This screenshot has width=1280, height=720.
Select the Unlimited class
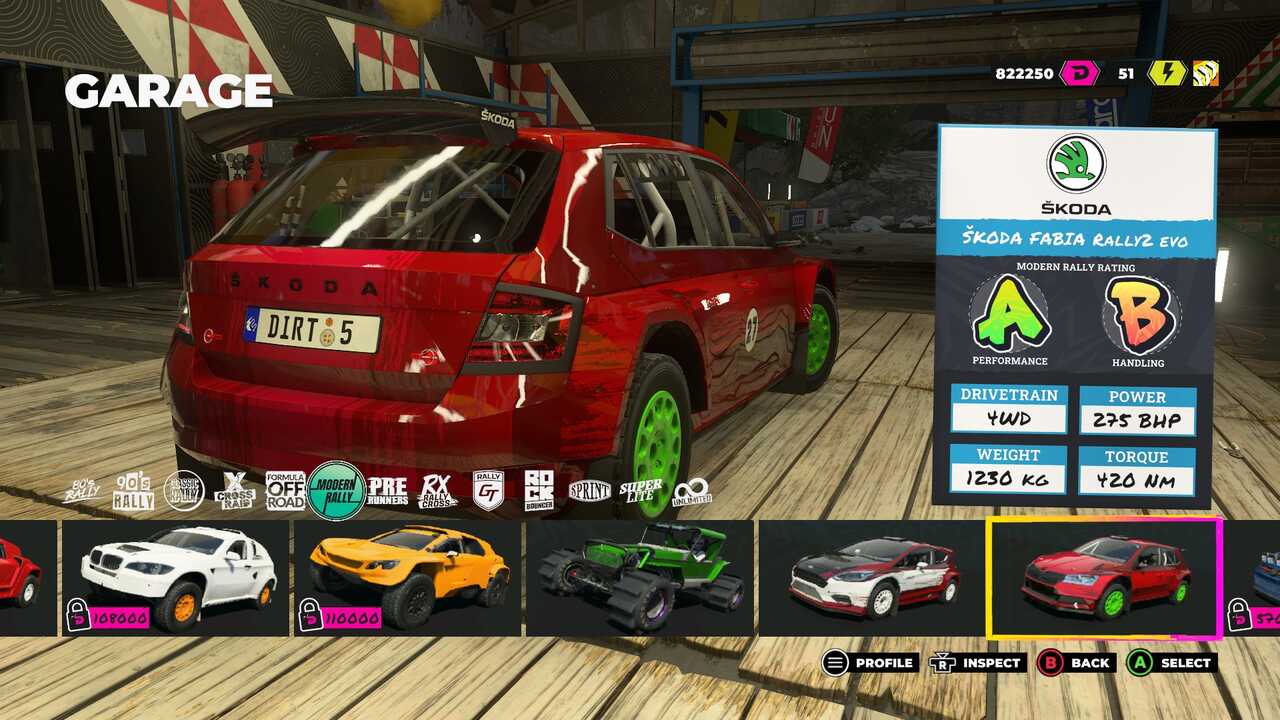(692, 491)
